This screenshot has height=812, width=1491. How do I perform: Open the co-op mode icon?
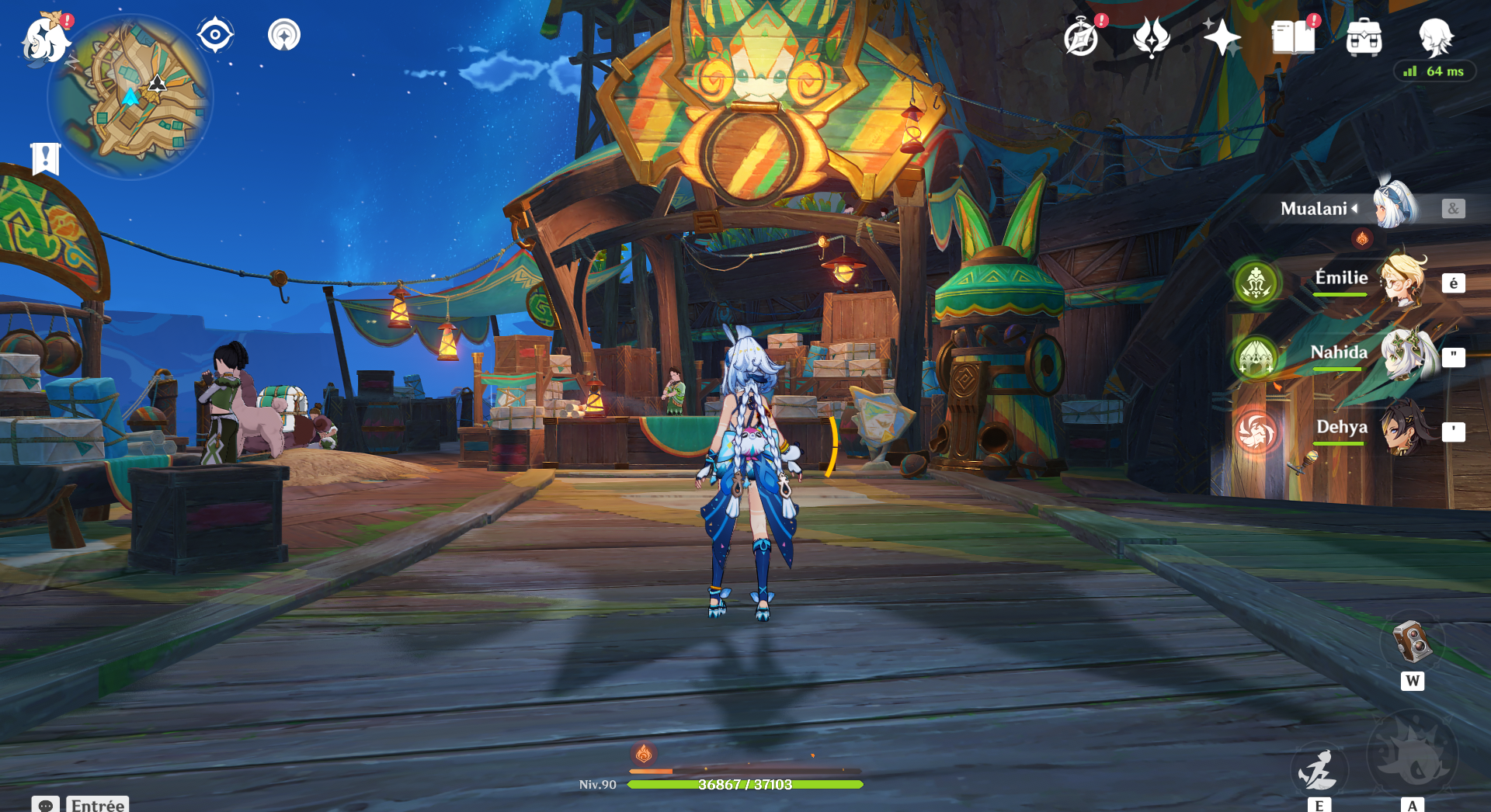(x=284, y=35)
